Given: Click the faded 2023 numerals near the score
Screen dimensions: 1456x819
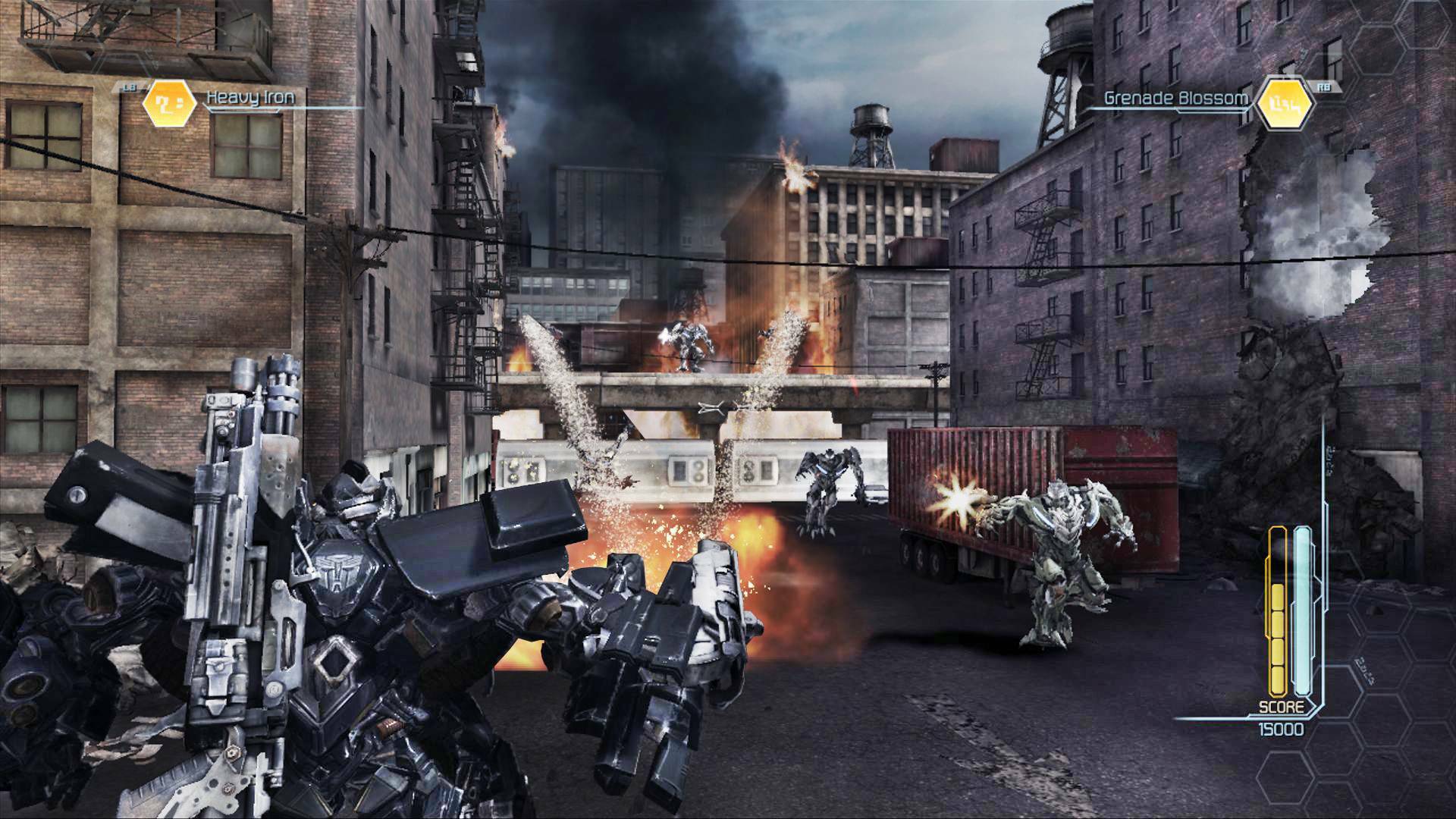Looking at the screenshot, I should click(1365, 669).
